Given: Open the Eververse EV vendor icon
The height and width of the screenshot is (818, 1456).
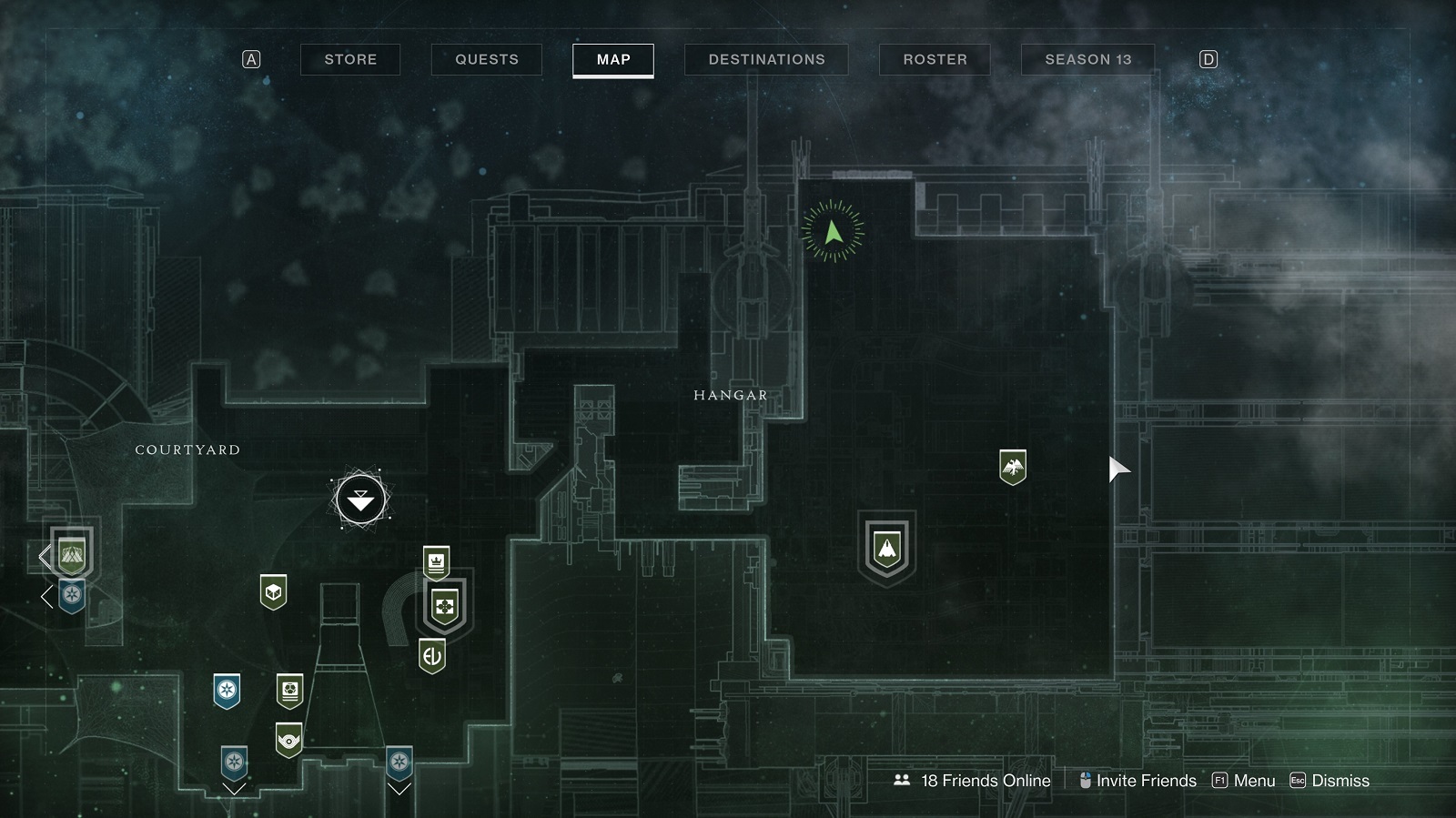Looking at the screenshot, I should [x=433, y=651].
